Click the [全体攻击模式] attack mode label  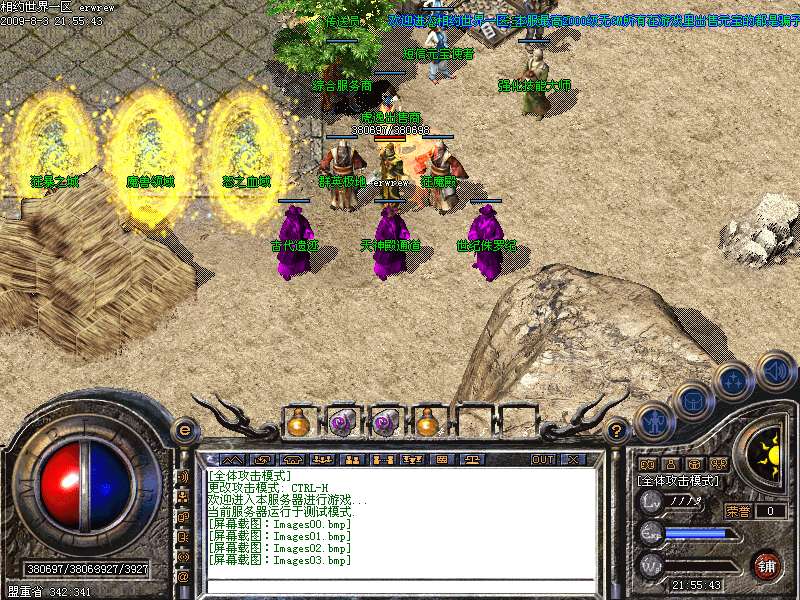(x=678, y=482)
